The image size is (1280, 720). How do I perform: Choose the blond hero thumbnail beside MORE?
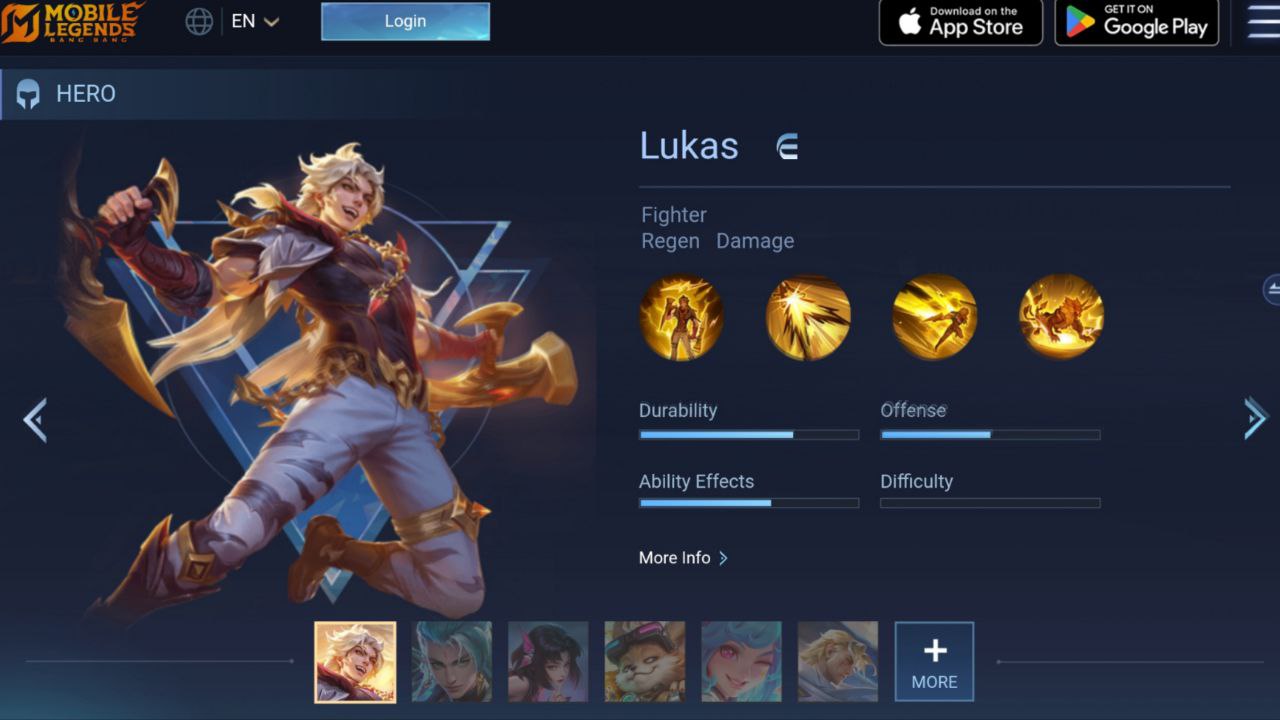click(838, 661)
